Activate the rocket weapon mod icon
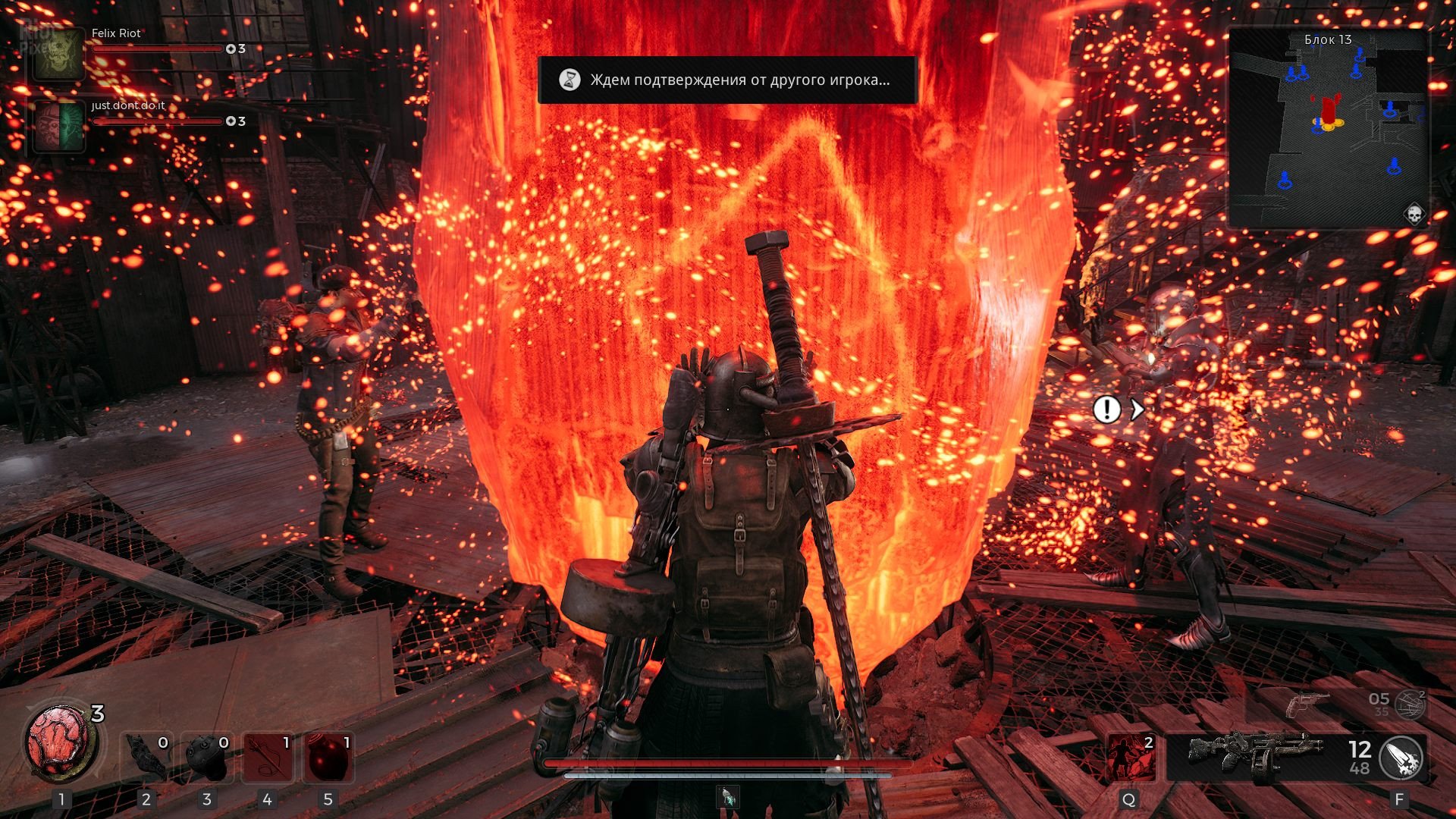Viewport: 1456px width, 819px height. click(x=1401, y=758)
